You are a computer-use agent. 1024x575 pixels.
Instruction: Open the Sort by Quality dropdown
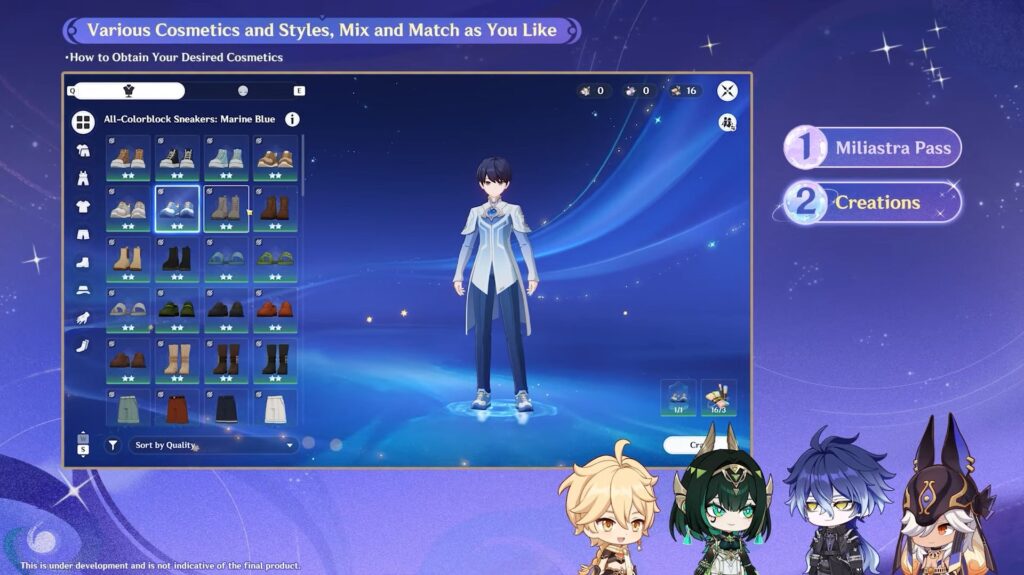pyautogui.click(x=214, y=445)
